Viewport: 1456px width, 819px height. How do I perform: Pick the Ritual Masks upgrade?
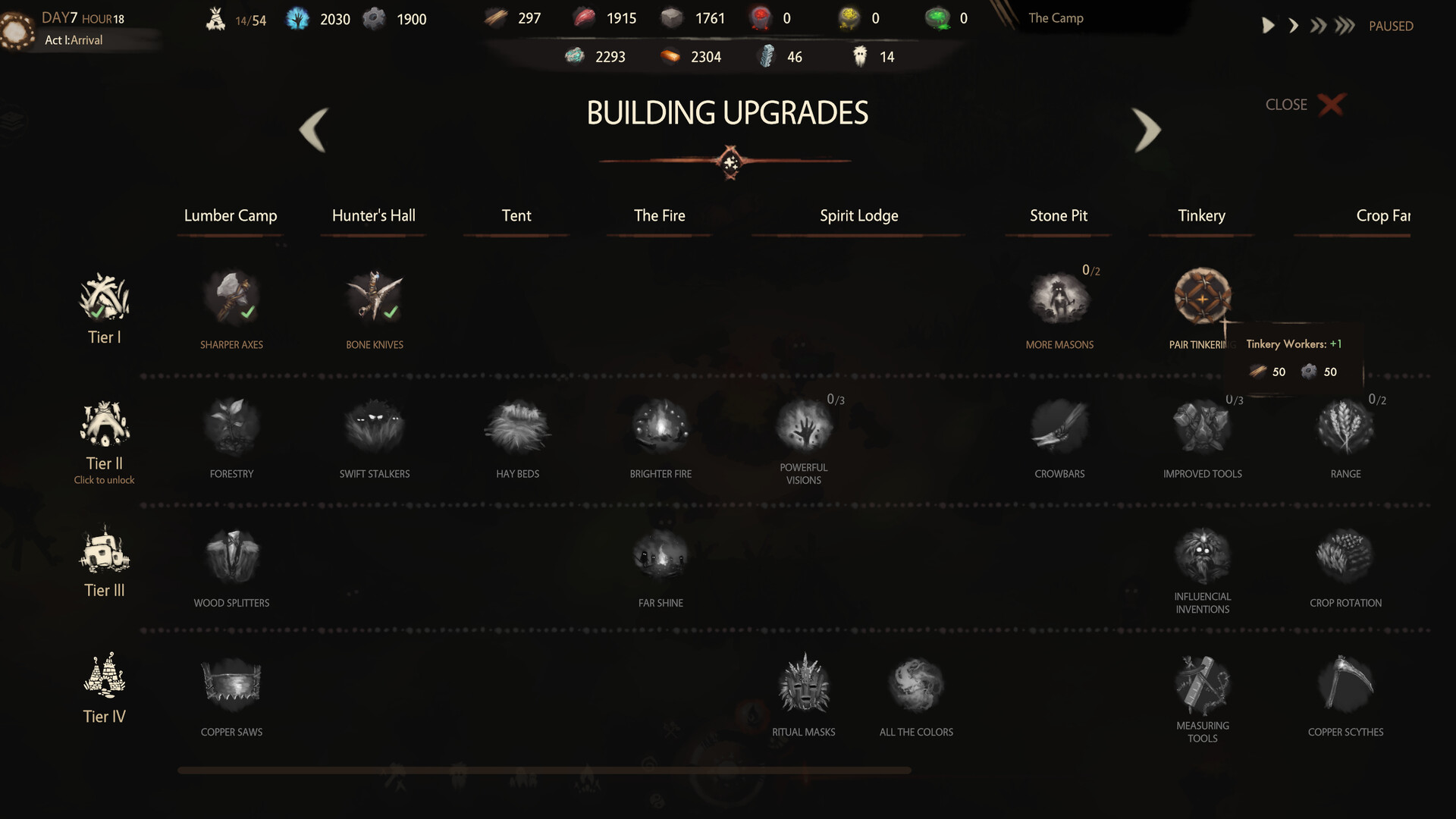click(804, 685)
